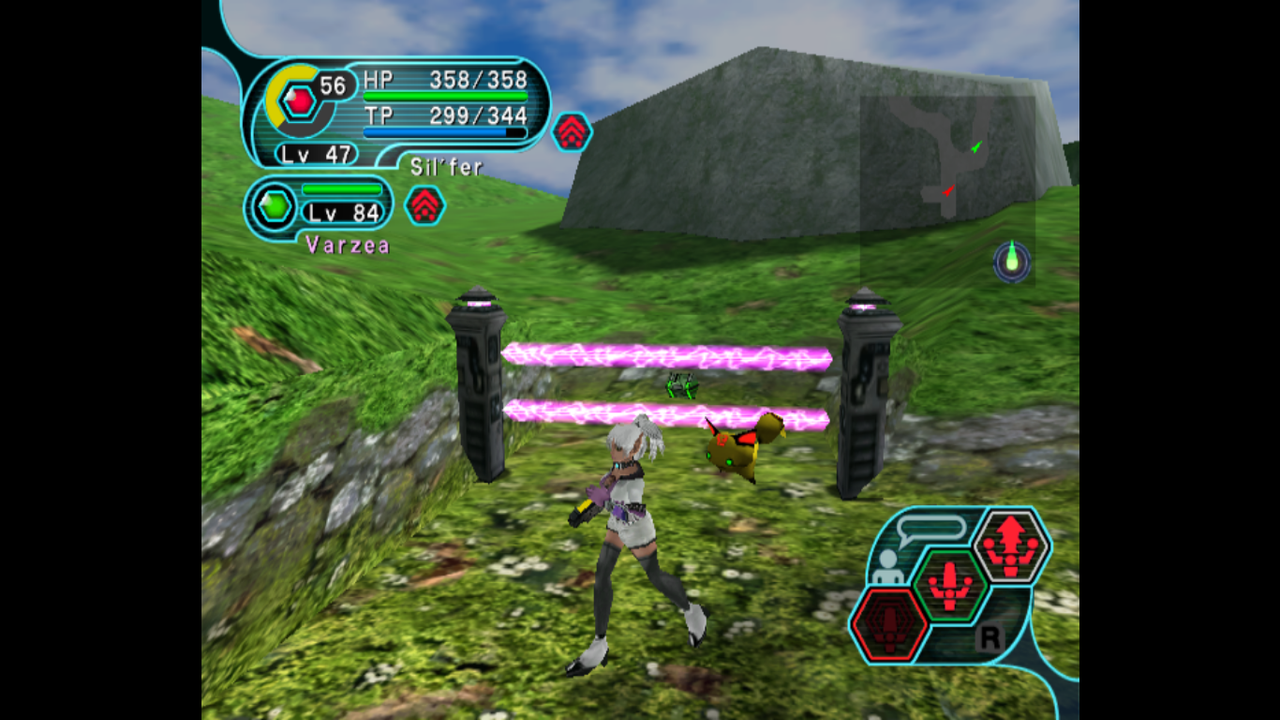Click the player silhouette icon by action palette
Image resolution: width=1280 pixels, height=720 pixels.
click(x=885, y=567)
